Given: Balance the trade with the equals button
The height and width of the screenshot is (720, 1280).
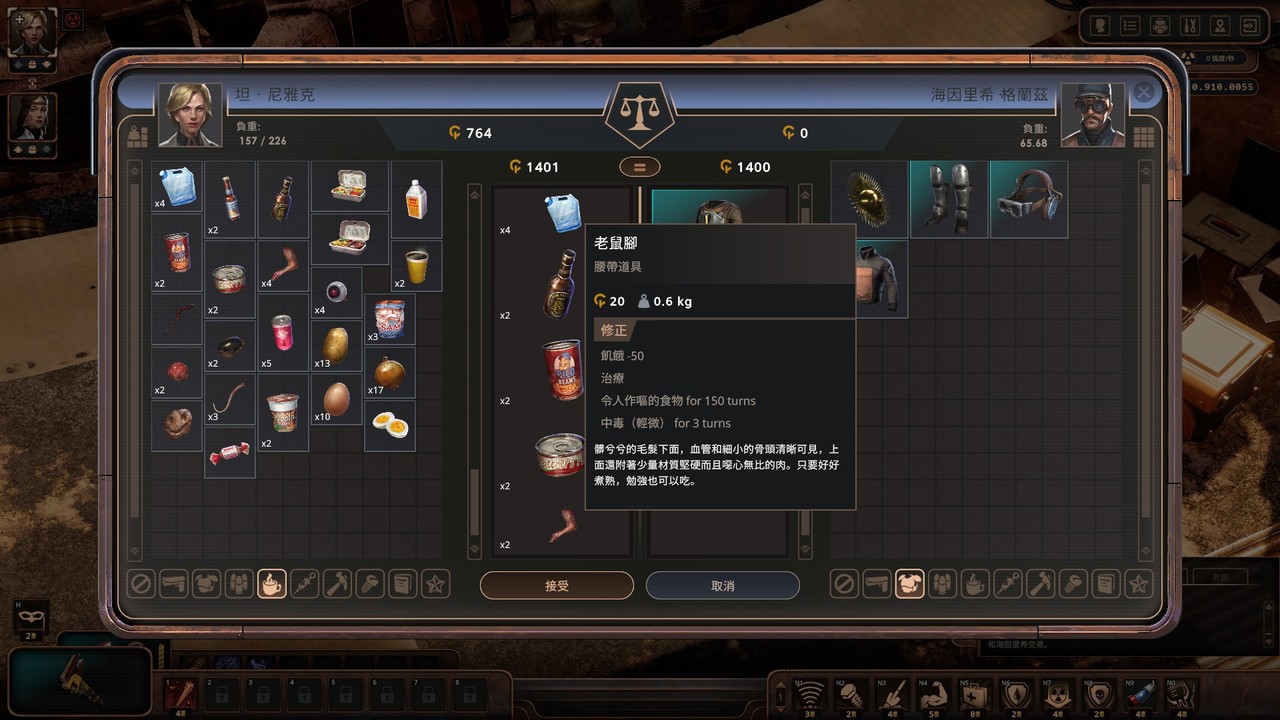Looking at the screenshot, I should point(638,167).
